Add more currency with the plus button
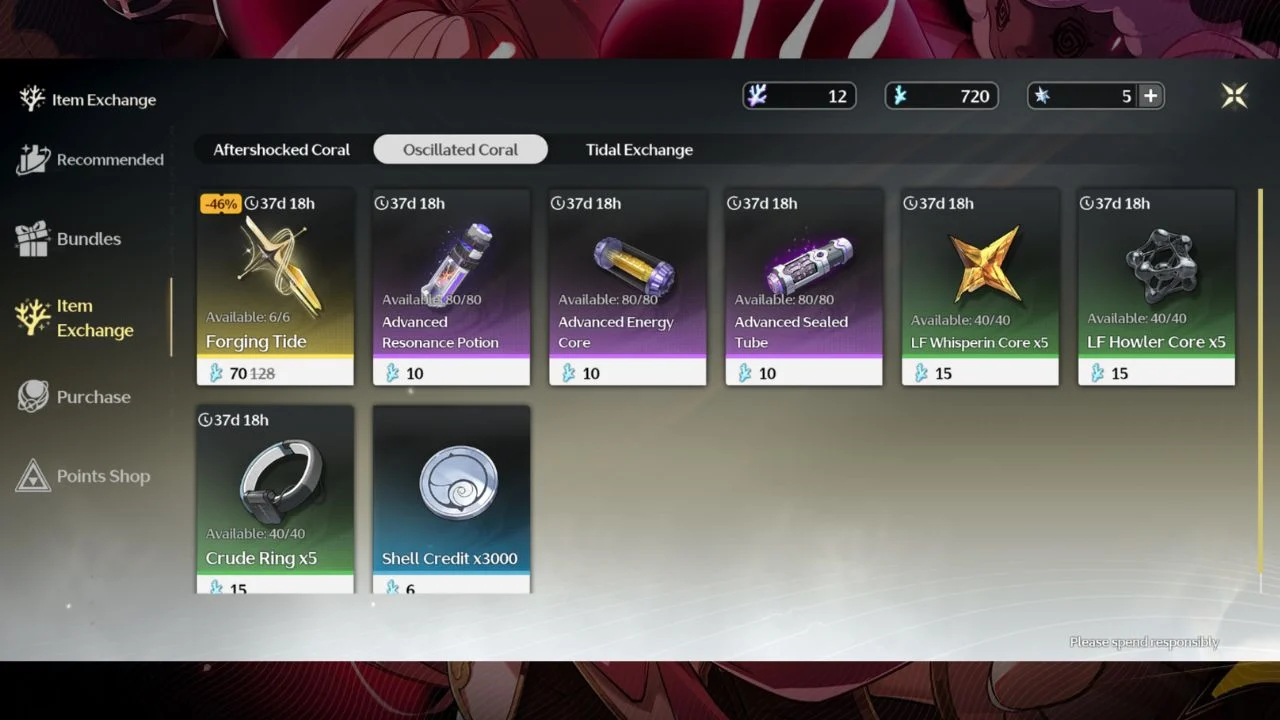 1151,96
